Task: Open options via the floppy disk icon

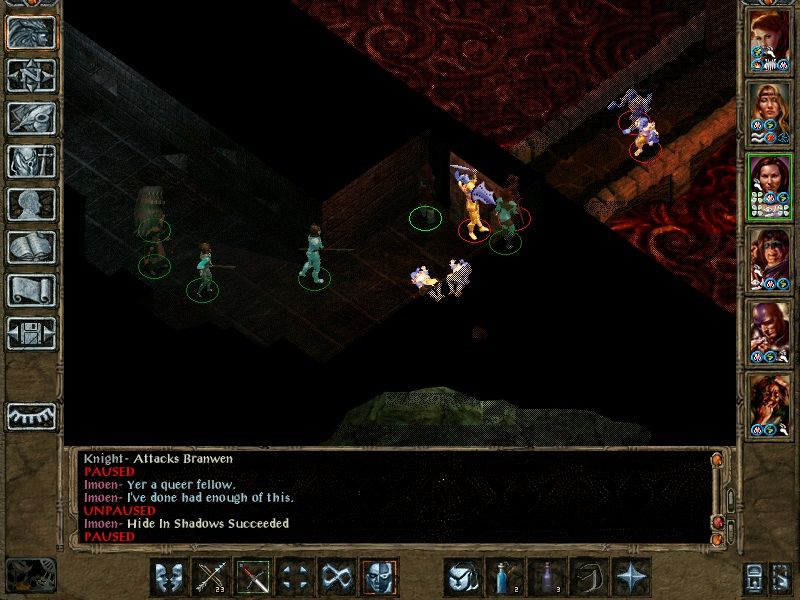Action: point(31,333)
